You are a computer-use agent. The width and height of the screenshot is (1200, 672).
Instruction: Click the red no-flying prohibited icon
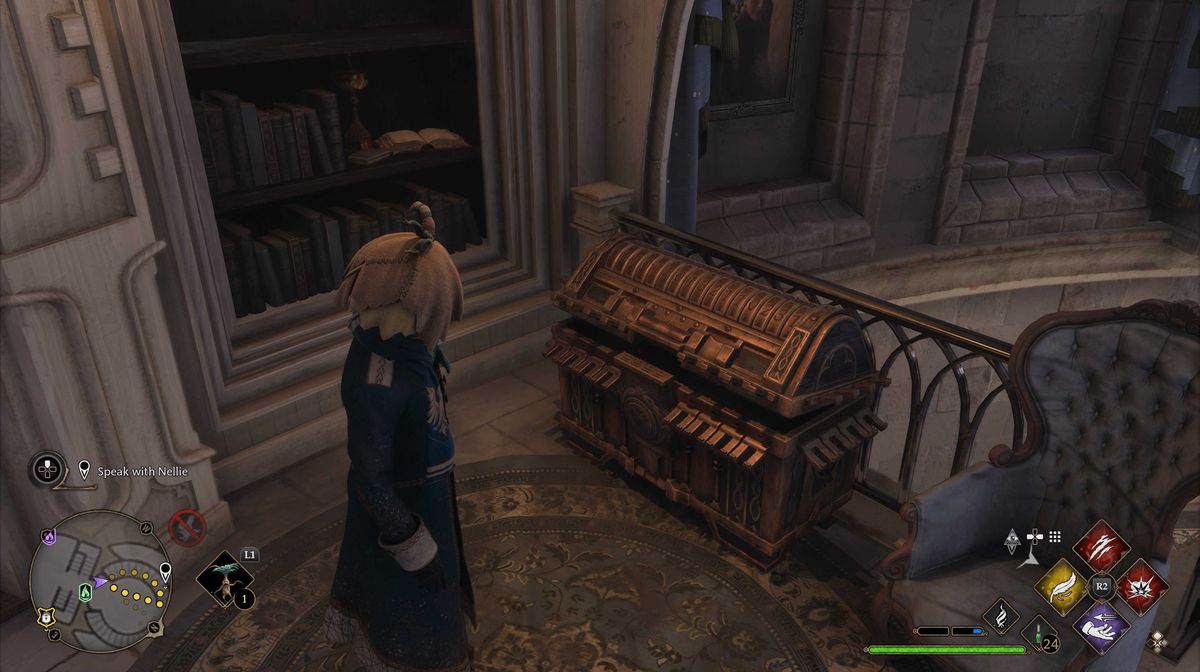(x=187, y=527)
